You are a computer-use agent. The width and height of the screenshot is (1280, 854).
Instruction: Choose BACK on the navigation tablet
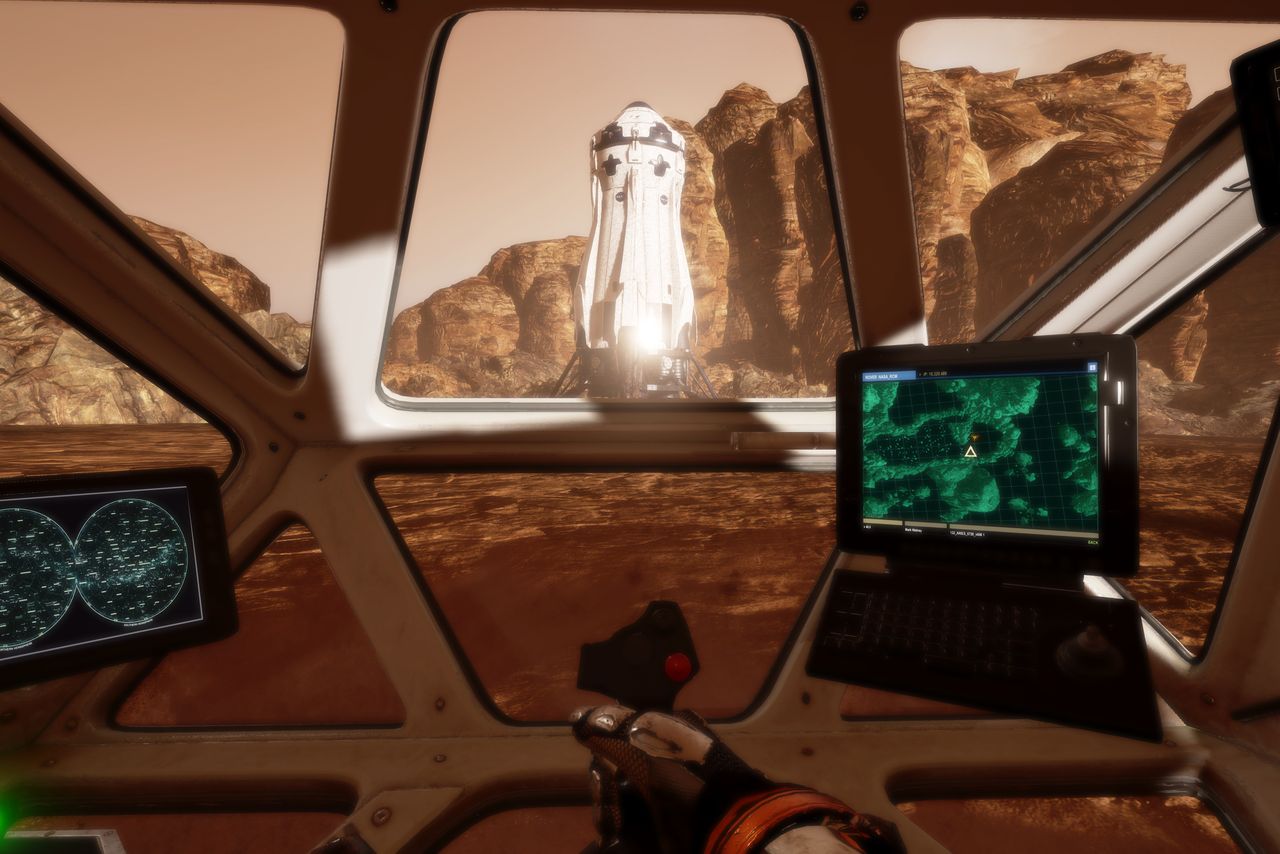click(x=1092, y=542)
